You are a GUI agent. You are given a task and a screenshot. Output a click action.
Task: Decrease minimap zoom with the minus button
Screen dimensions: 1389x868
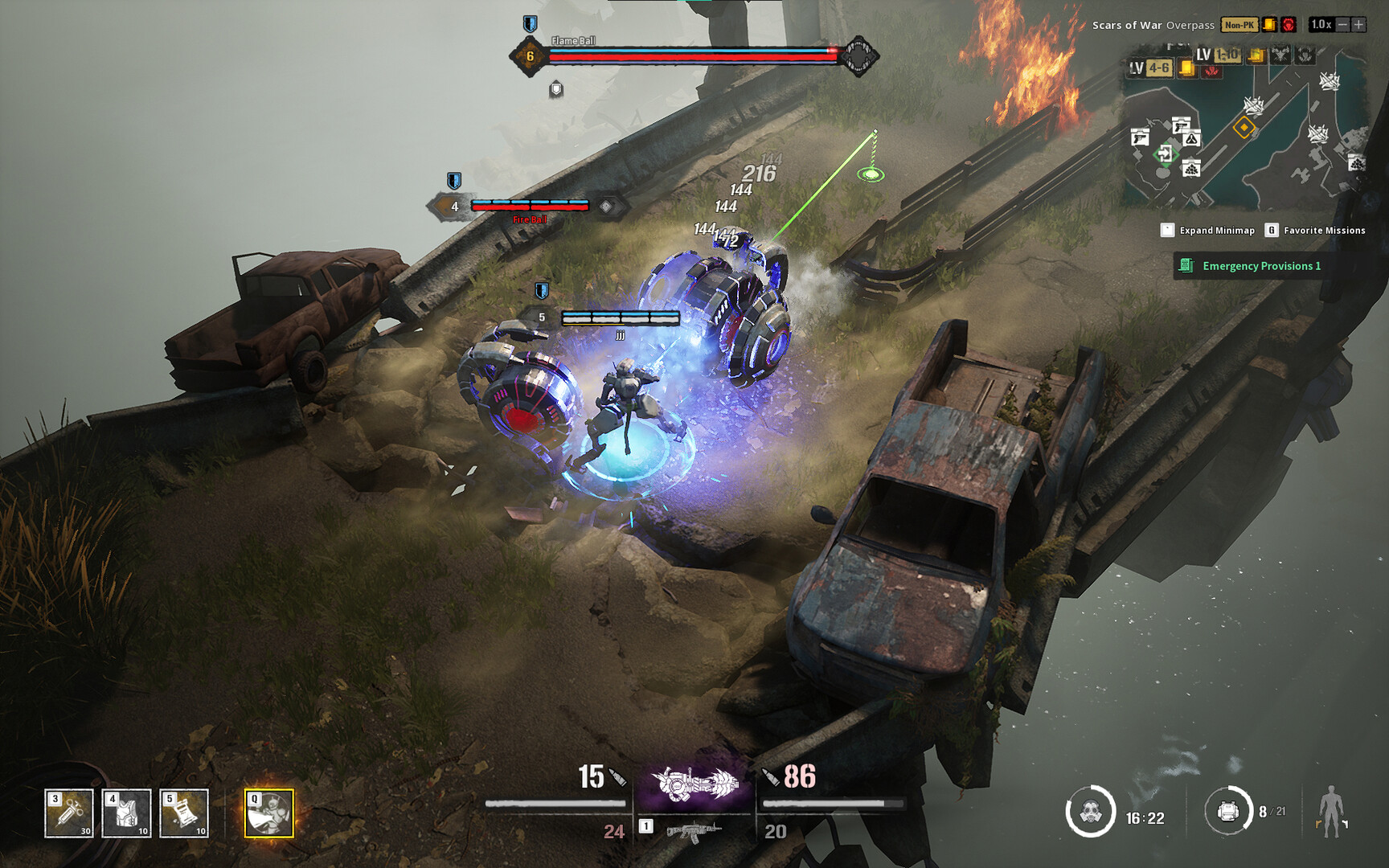tap(1341, 24)
